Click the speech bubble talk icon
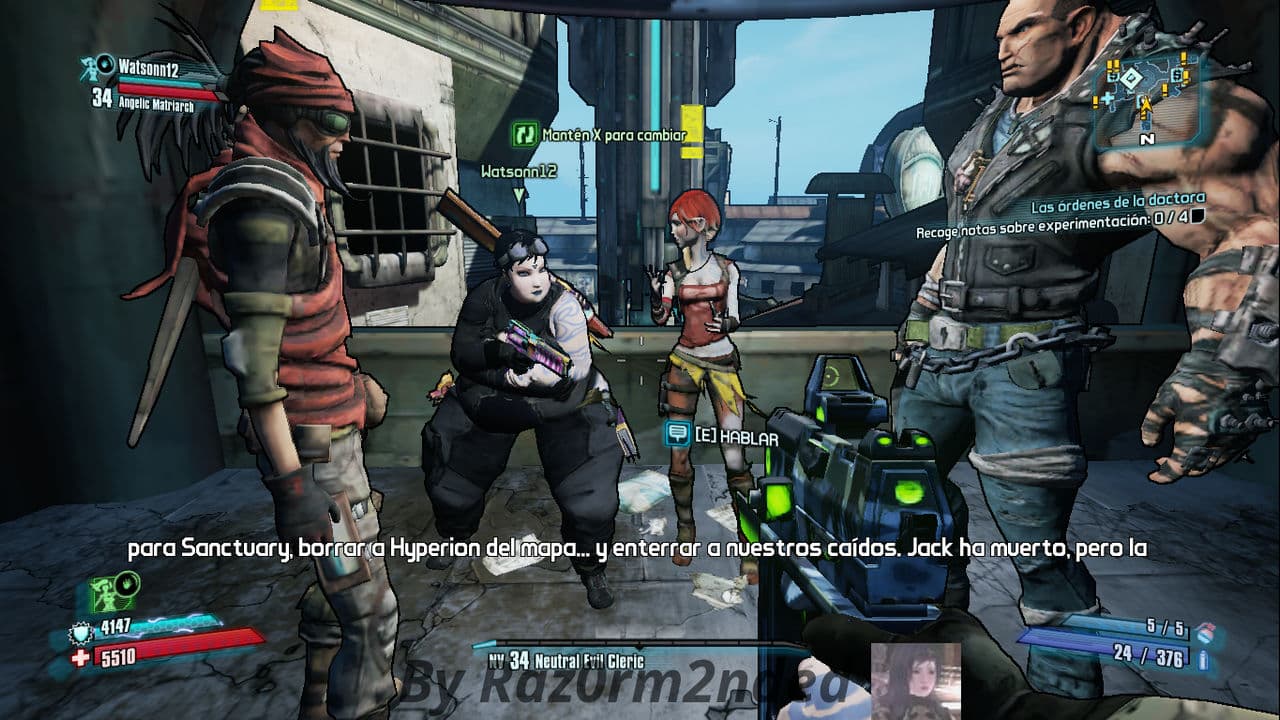This screenshot has width=1280, height=720. pos(678,433)
